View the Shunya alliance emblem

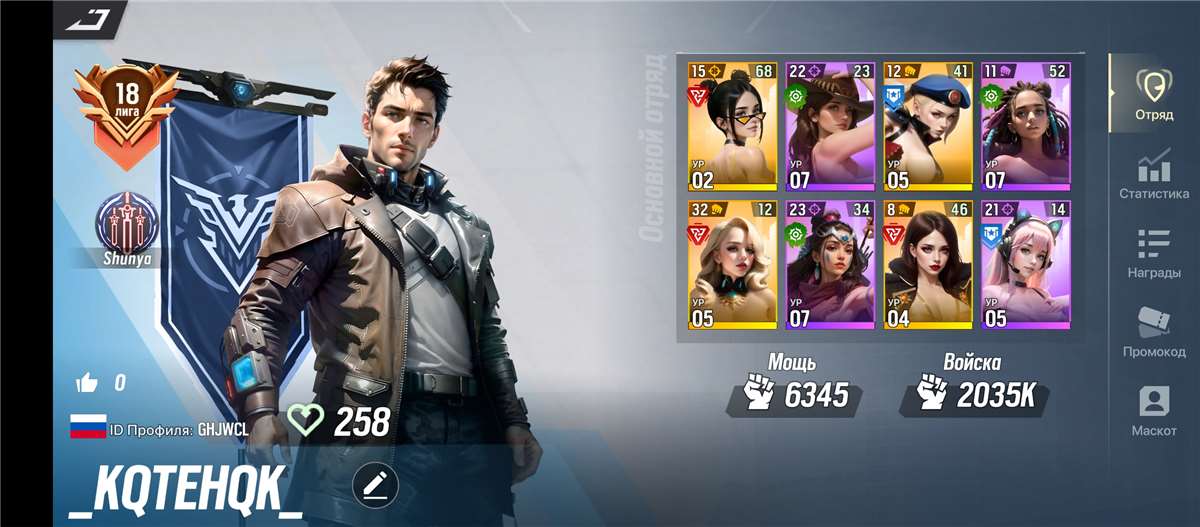[126, 228]
